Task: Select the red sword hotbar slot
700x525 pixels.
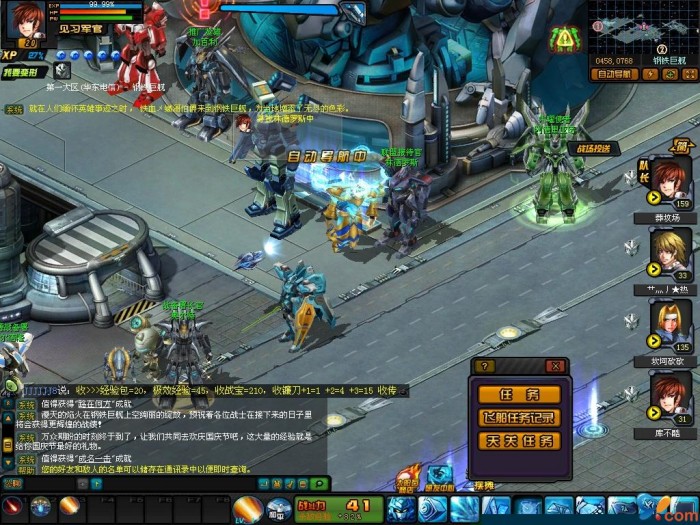Action: tap(13, 507)
